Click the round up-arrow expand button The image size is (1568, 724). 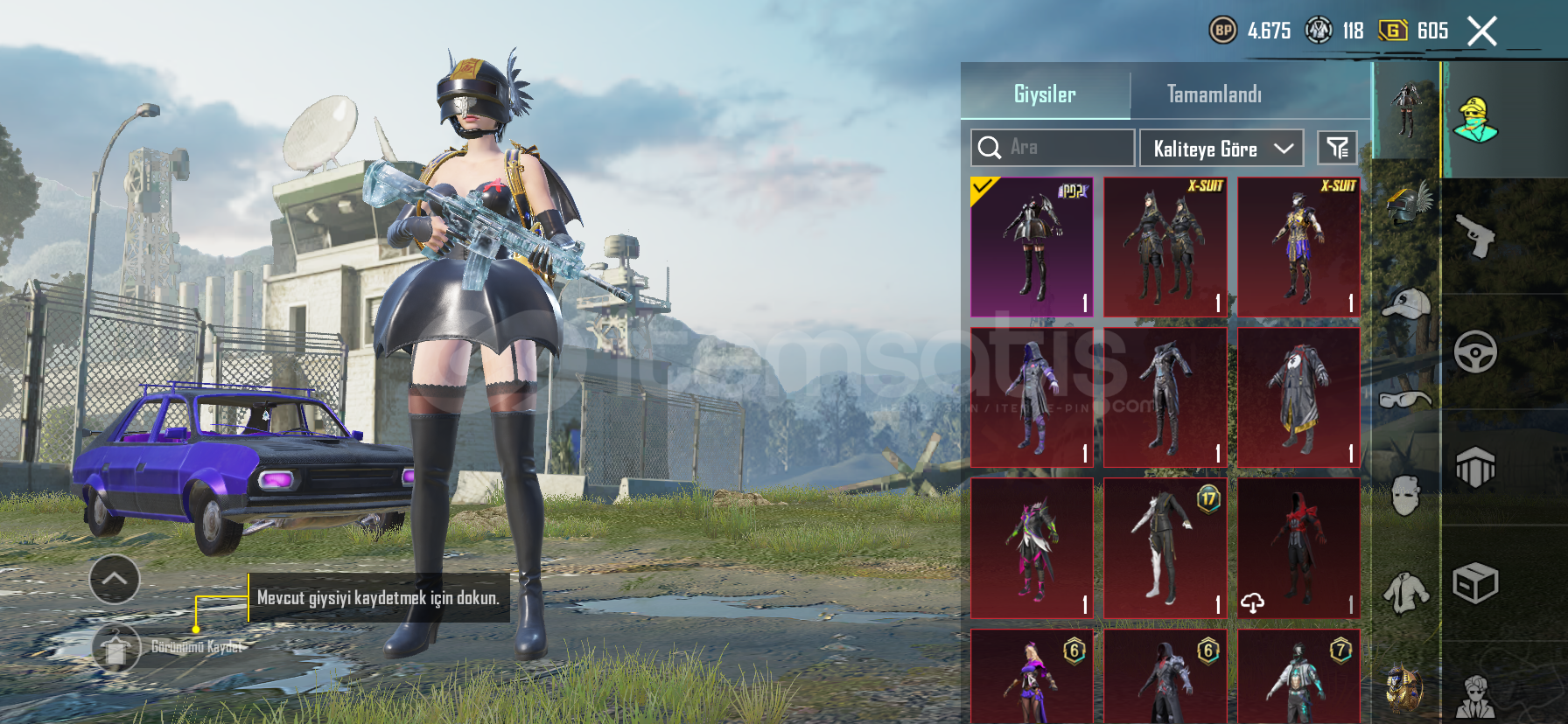coord(115,579)
